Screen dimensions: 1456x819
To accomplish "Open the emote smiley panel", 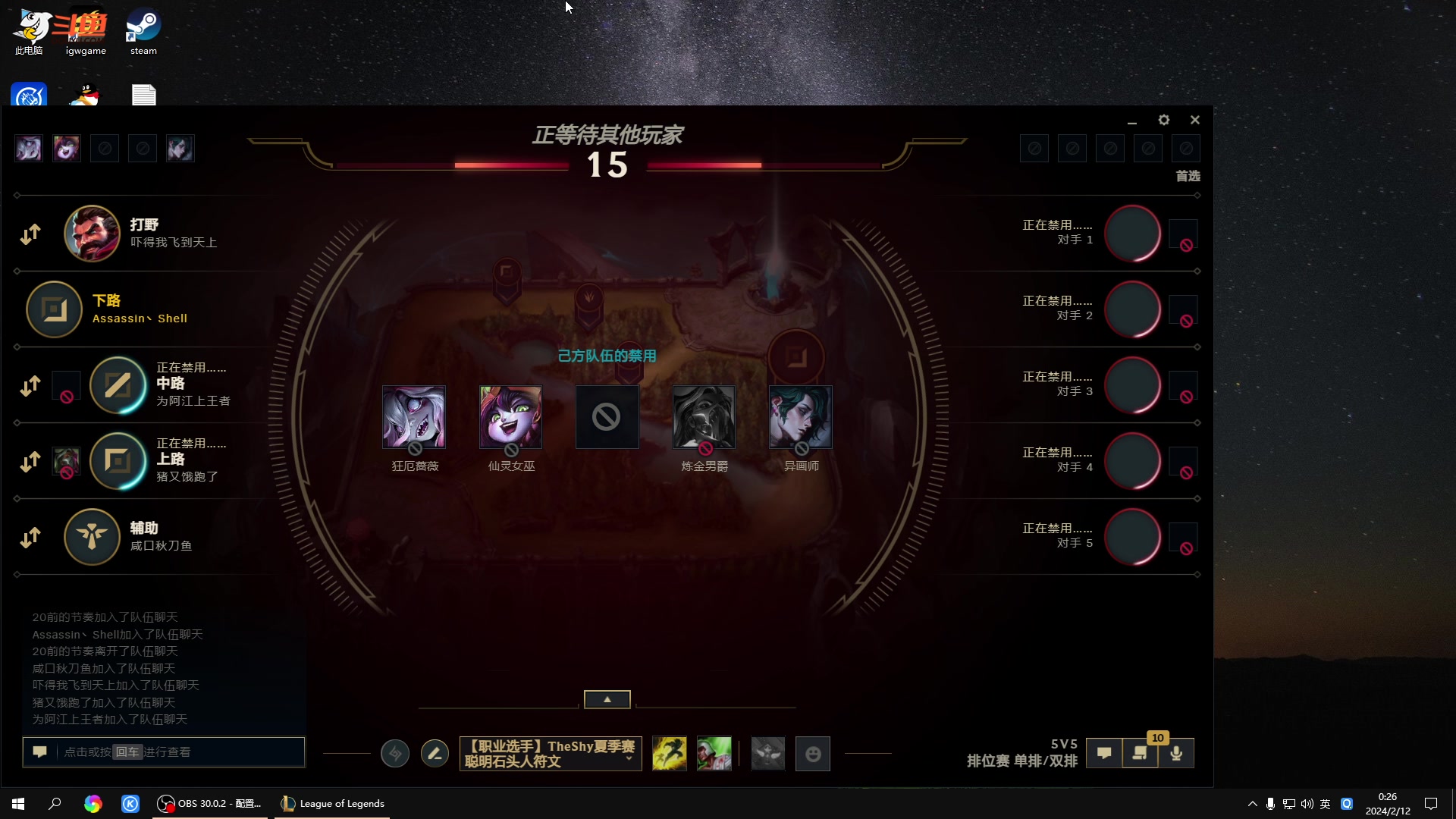I will pyautogui.click(x=813, y=753).
